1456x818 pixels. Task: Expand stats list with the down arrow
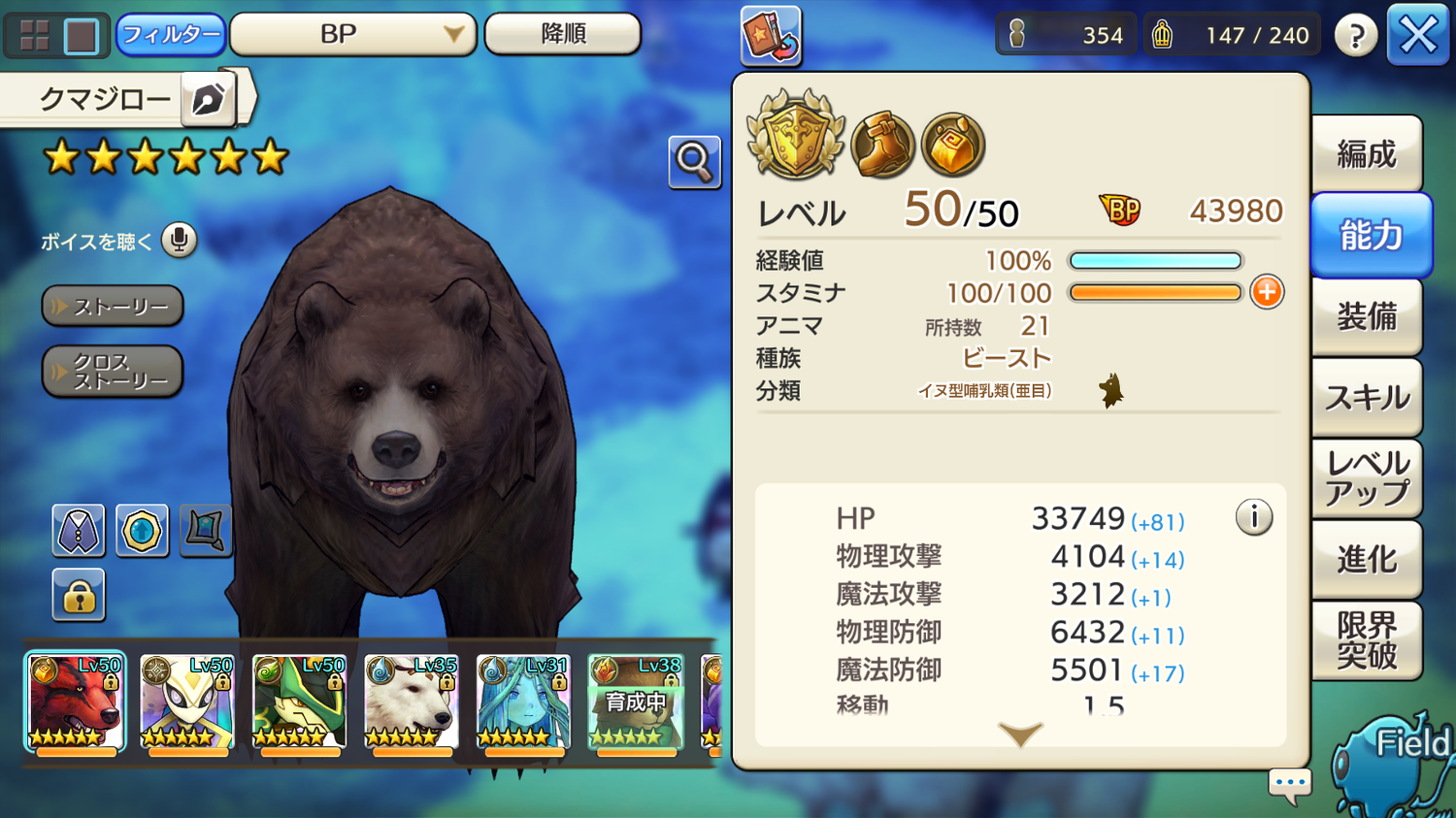[1020, 735]
